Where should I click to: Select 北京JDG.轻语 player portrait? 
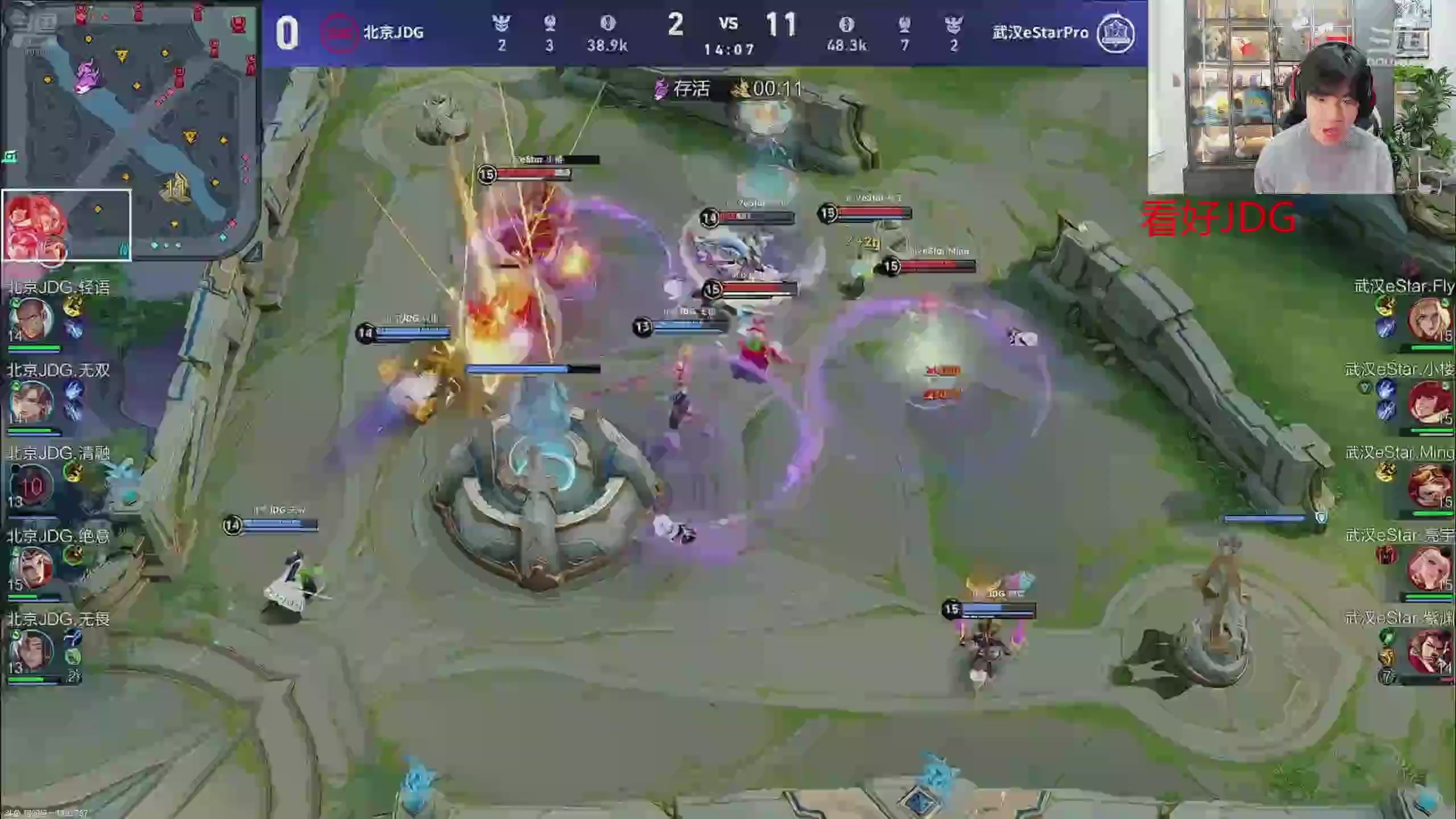point(32,318)
